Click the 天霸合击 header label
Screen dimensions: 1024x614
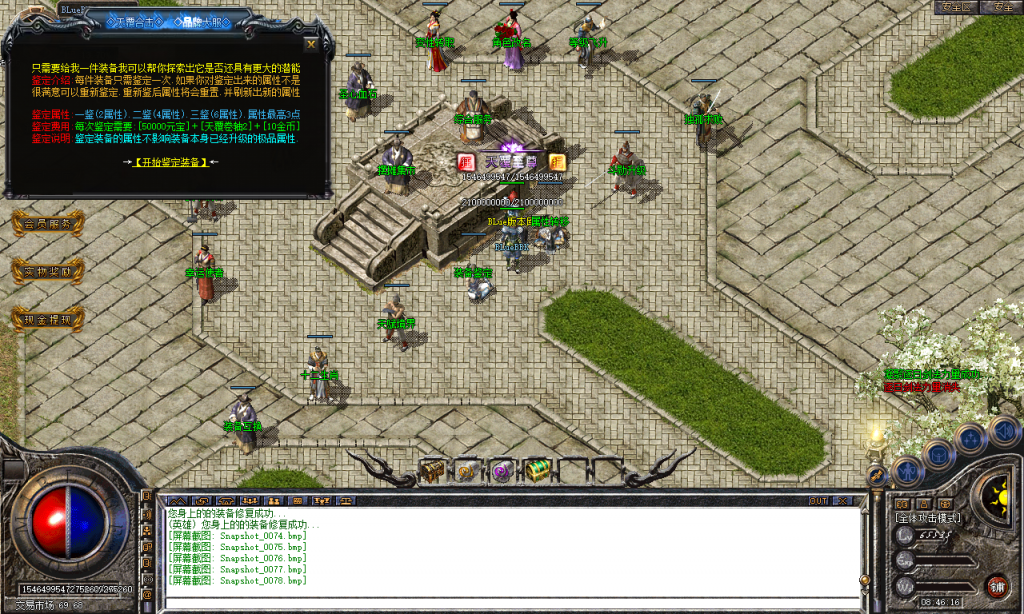[x=137, y=20]
